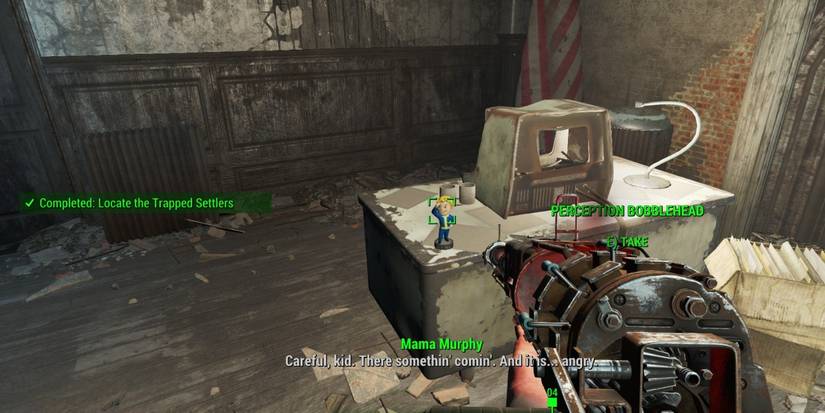The image size is (825, 413).
Task: Click the completed Locate the Trapped Settlers objective
Action: (135, 203)
